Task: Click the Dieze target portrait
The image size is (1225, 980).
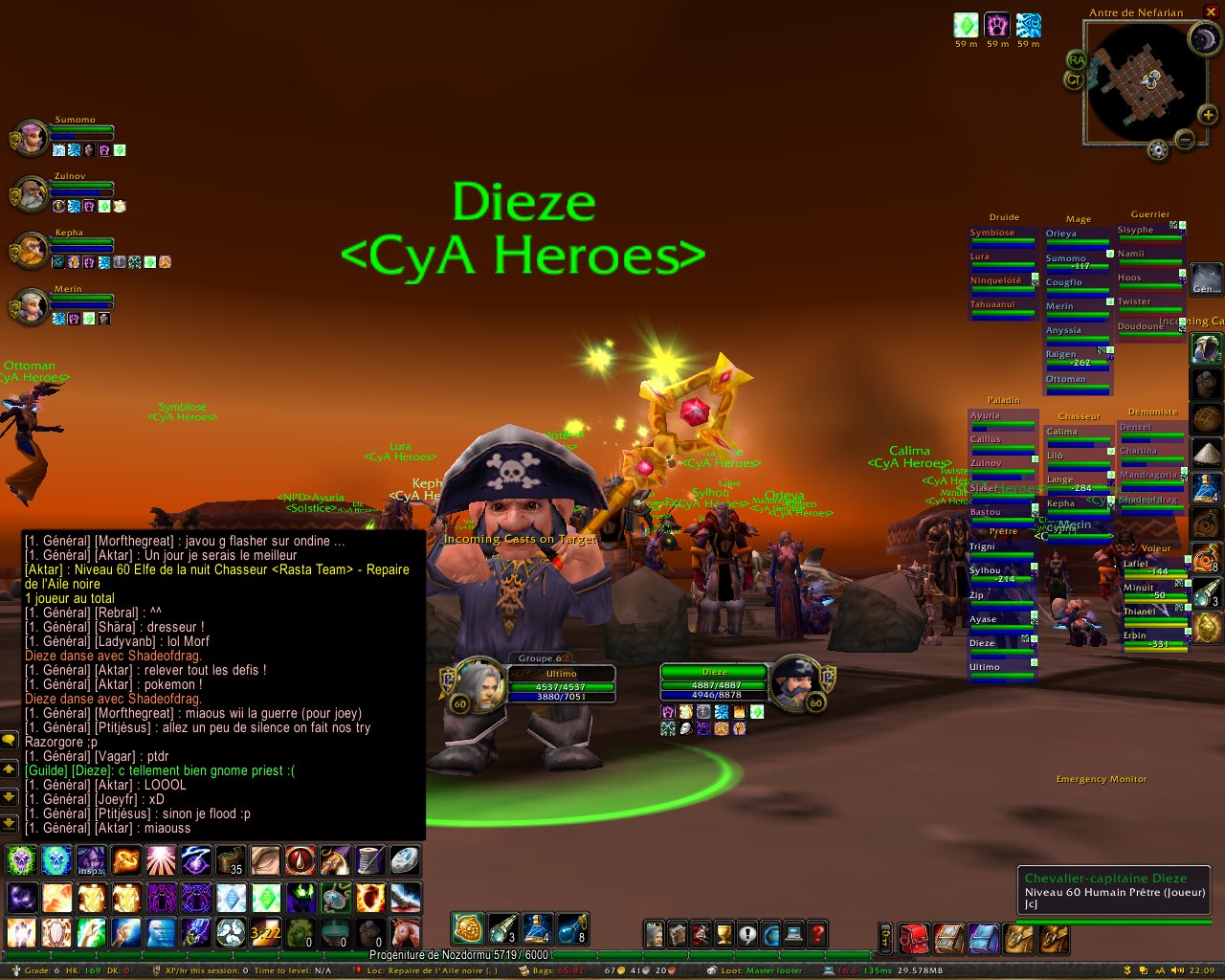Action: 794,682
